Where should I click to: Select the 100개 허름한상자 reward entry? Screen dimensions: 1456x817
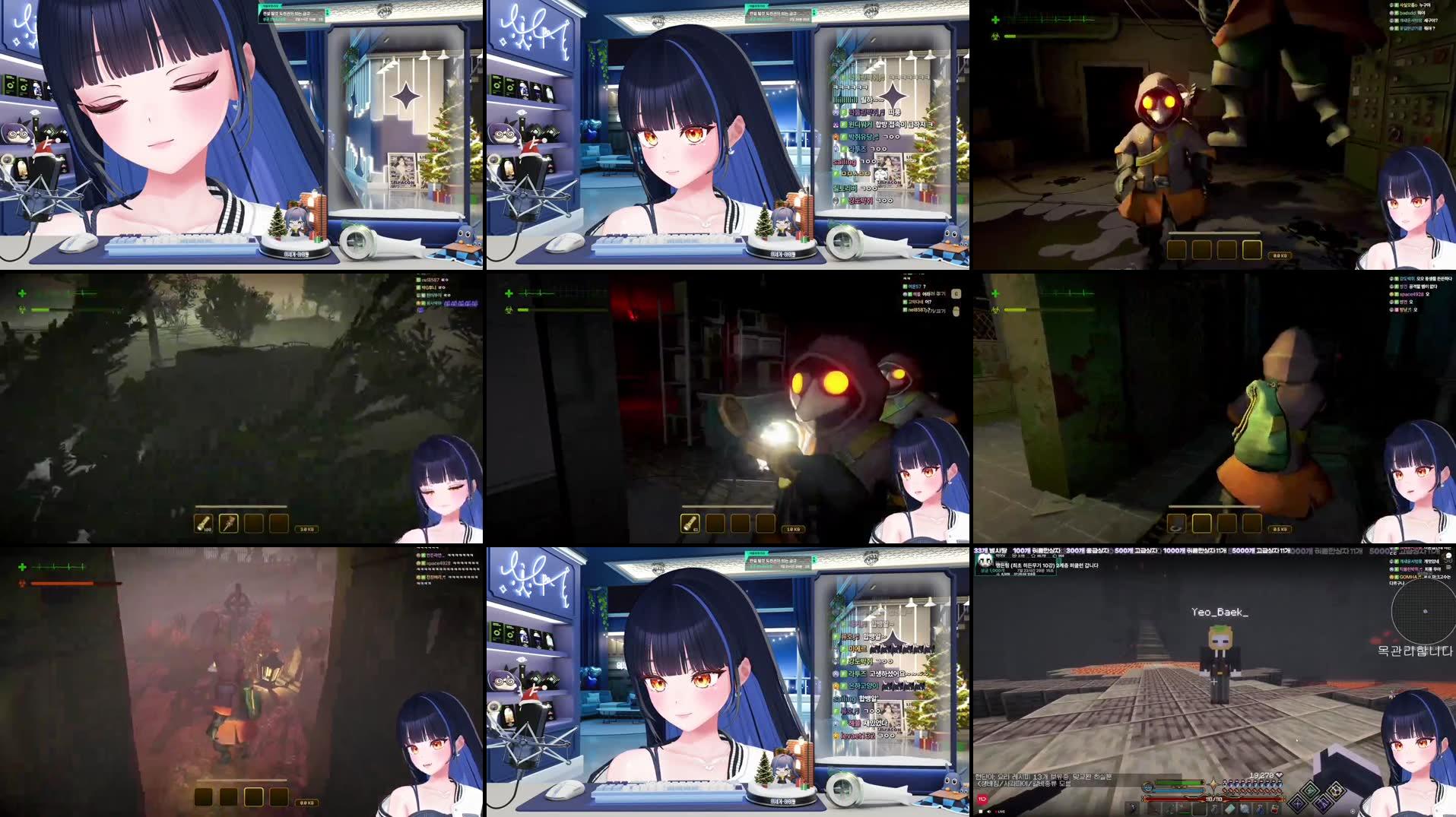click(x=1036, y=549)
